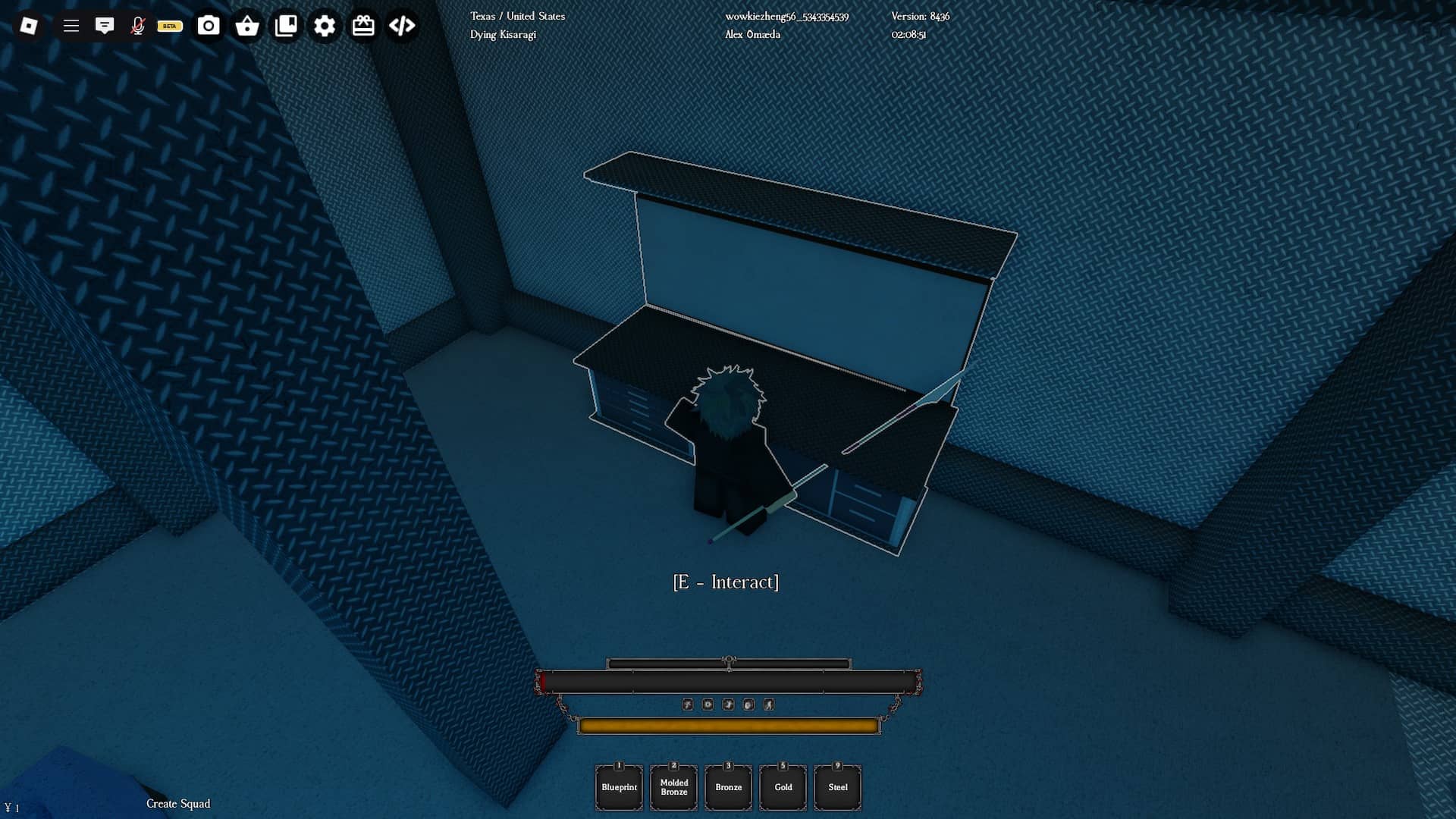Unmute the crossed-out microphone
The image size is (1456, 819).
[x=138, y=25]
